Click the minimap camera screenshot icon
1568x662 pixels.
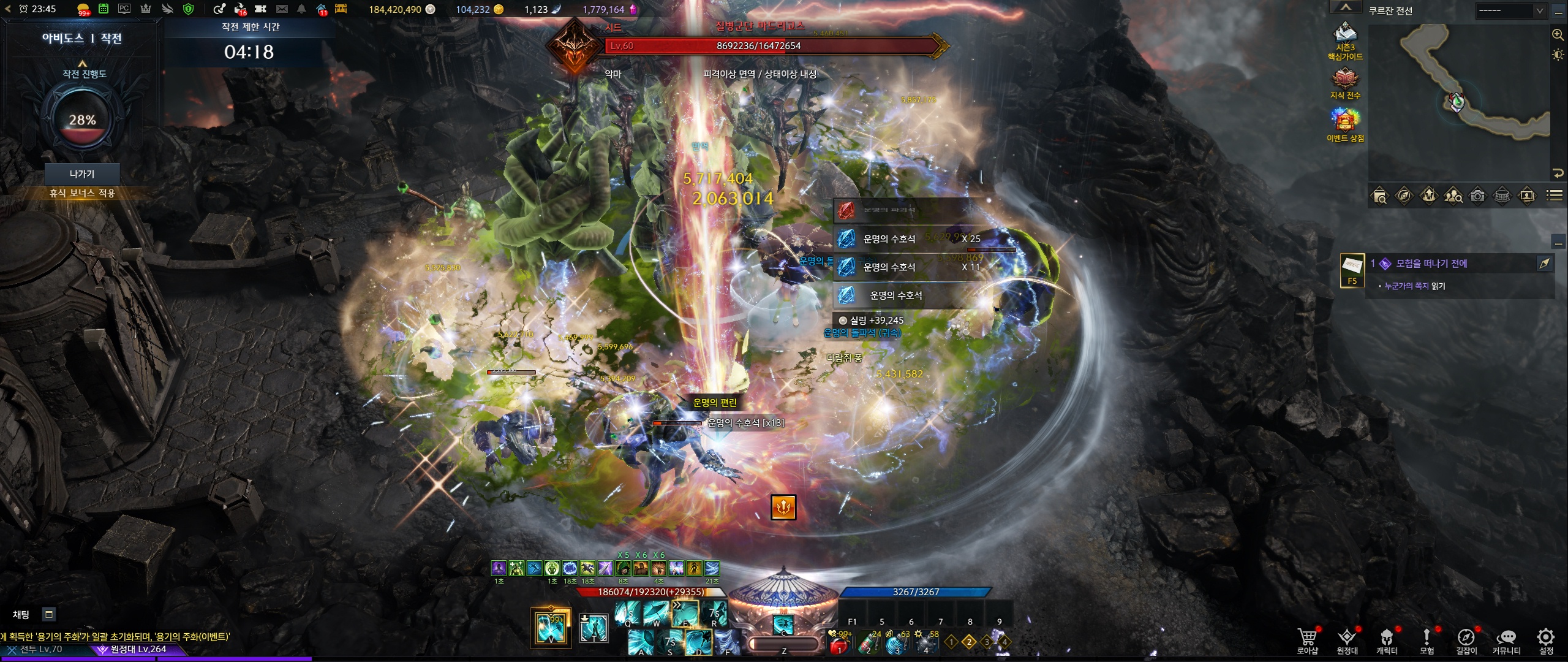pos(1478,196)
